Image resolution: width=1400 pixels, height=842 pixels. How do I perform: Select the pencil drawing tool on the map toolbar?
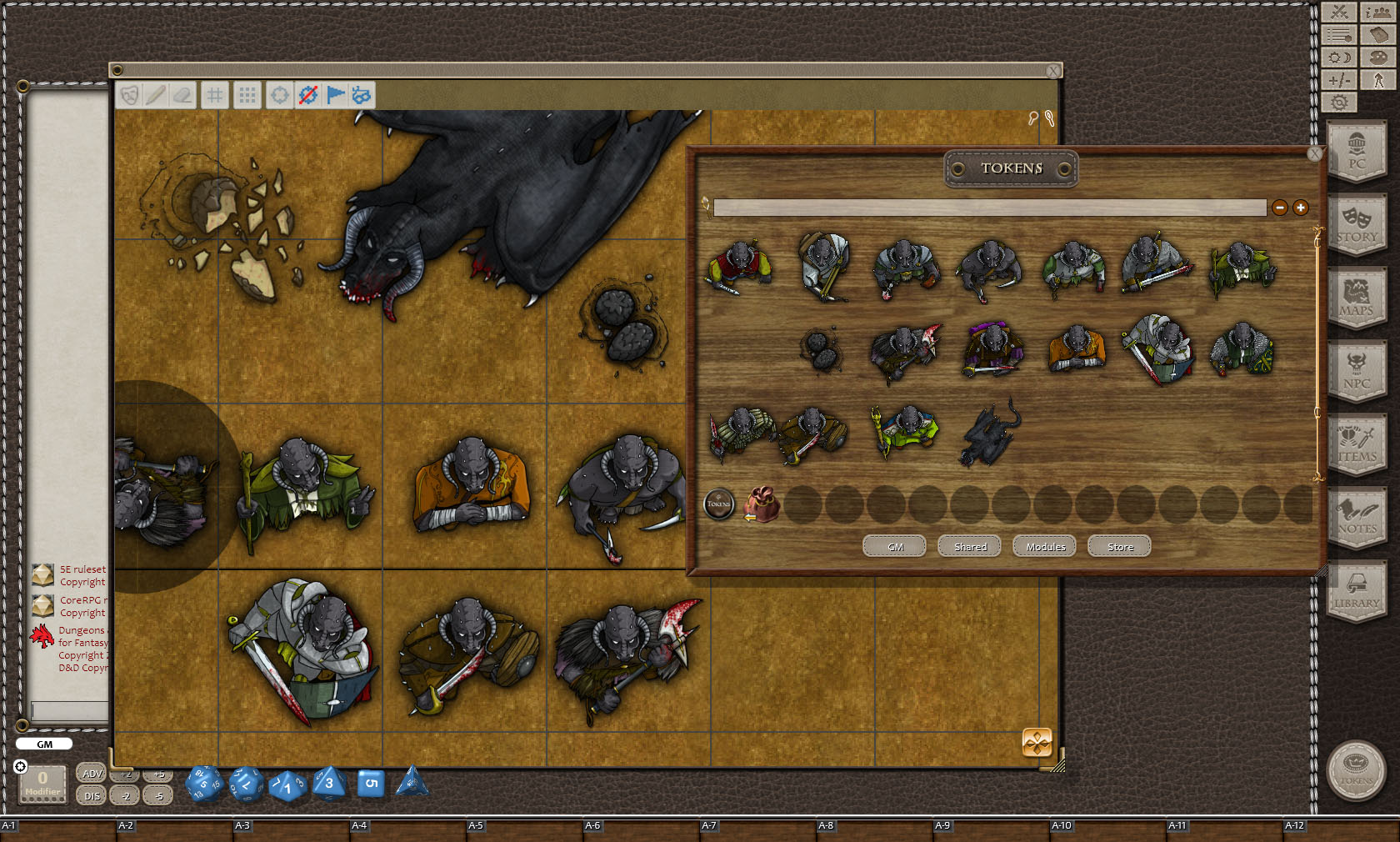(x=155, y=95)
